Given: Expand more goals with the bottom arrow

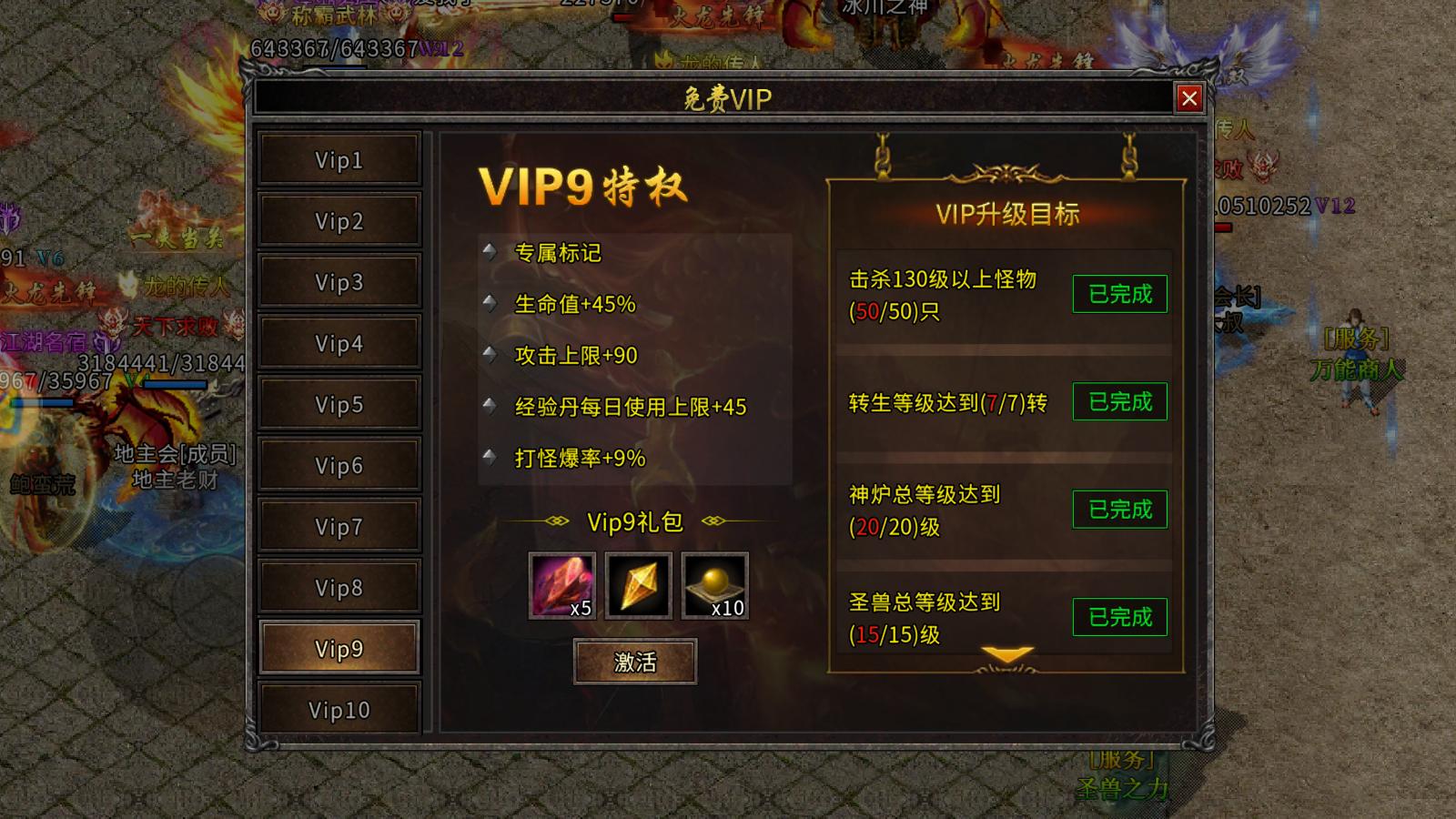Looking at the screenshot, I should point(1006,653).
